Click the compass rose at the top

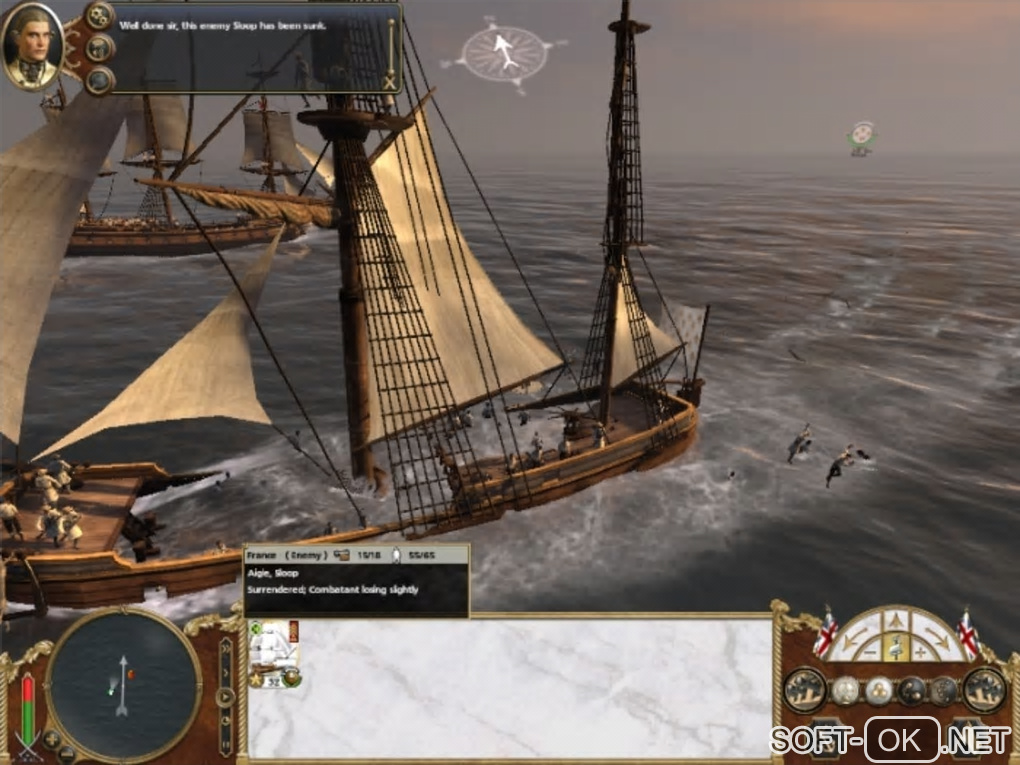coord(506,53)
